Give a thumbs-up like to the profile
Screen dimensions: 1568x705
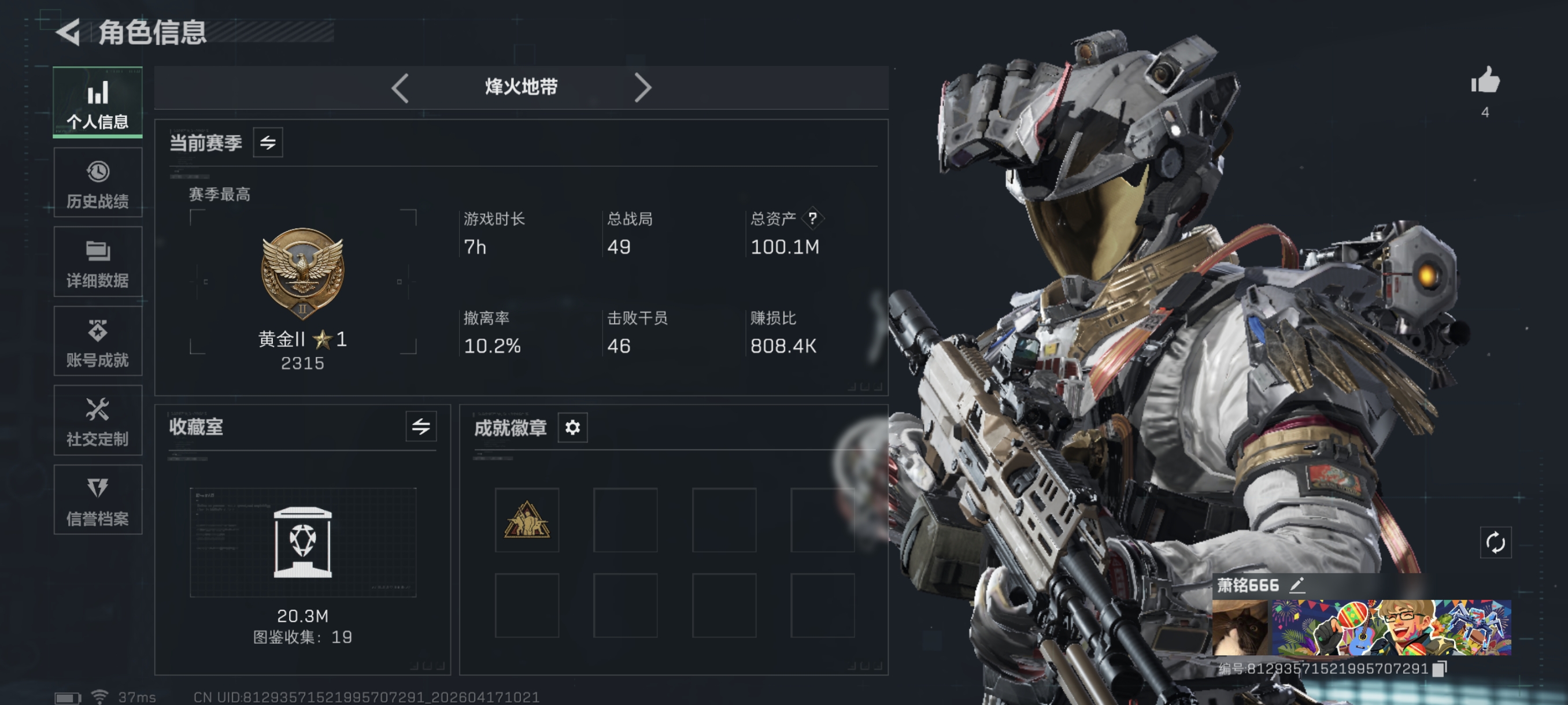coord(1485,80)
